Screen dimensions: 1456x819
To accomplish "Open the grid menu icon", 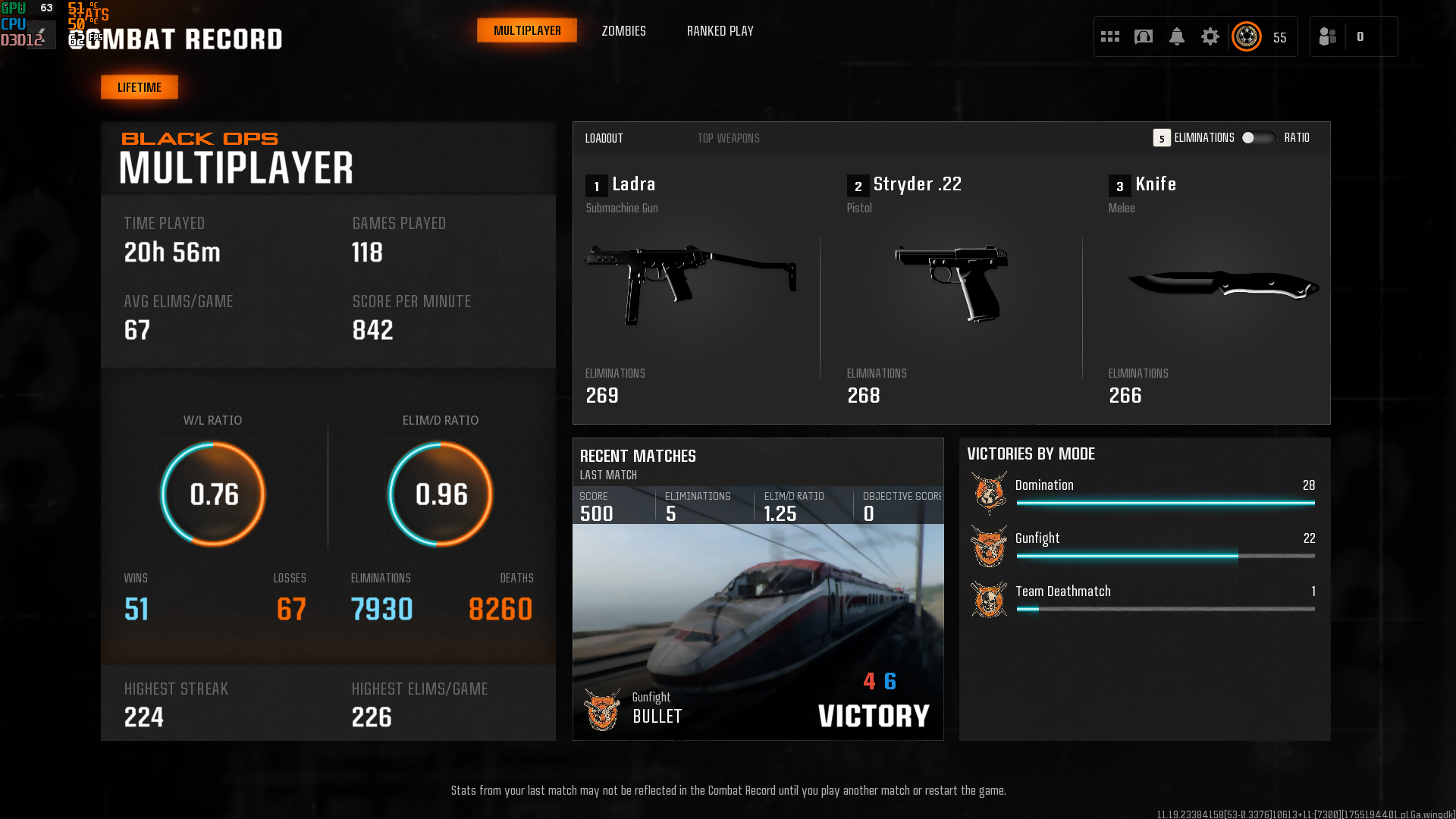I will pos(1110,36).
